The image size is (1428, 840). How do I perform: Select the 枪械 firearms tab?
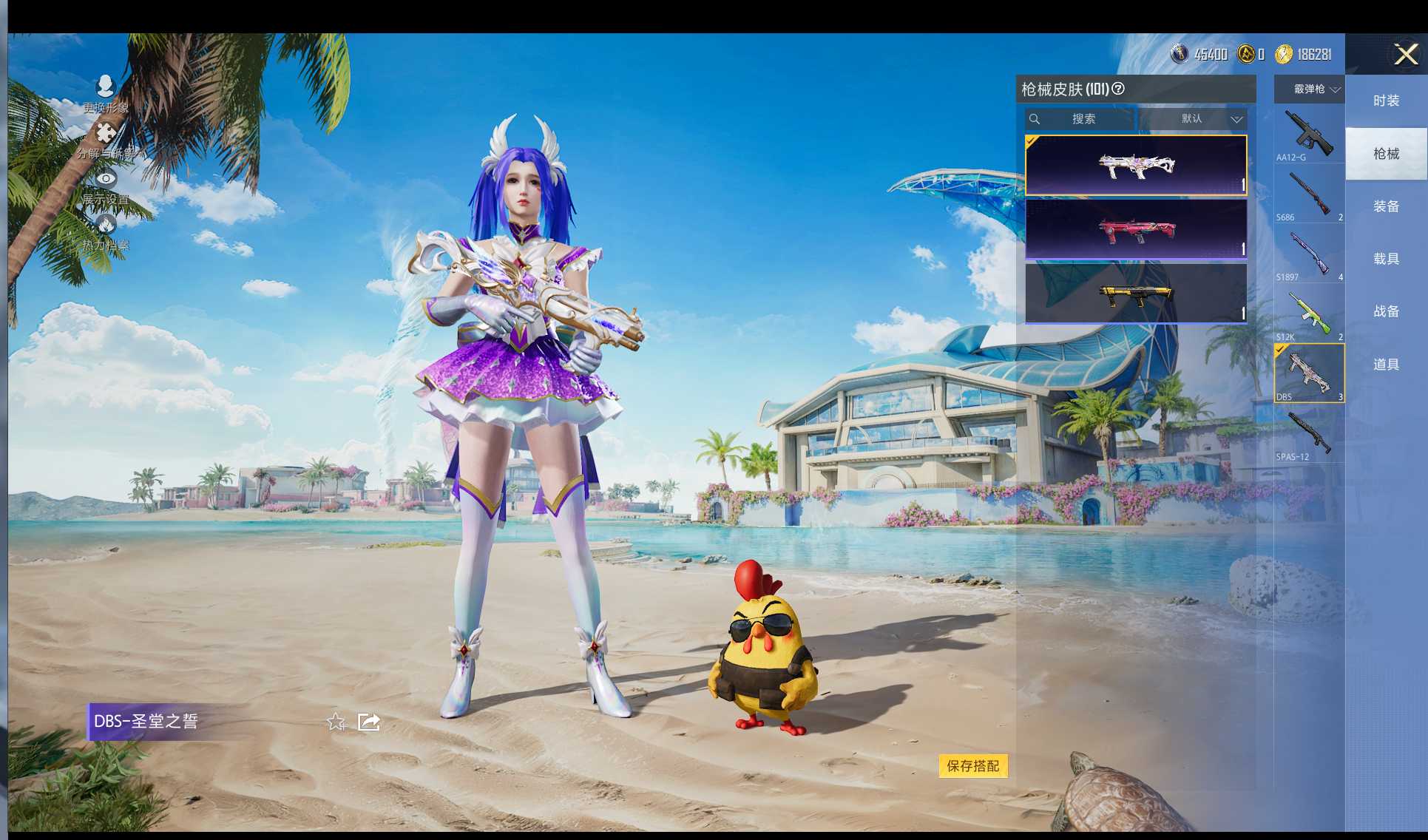pyautogui.click(x=1386, y=154)
